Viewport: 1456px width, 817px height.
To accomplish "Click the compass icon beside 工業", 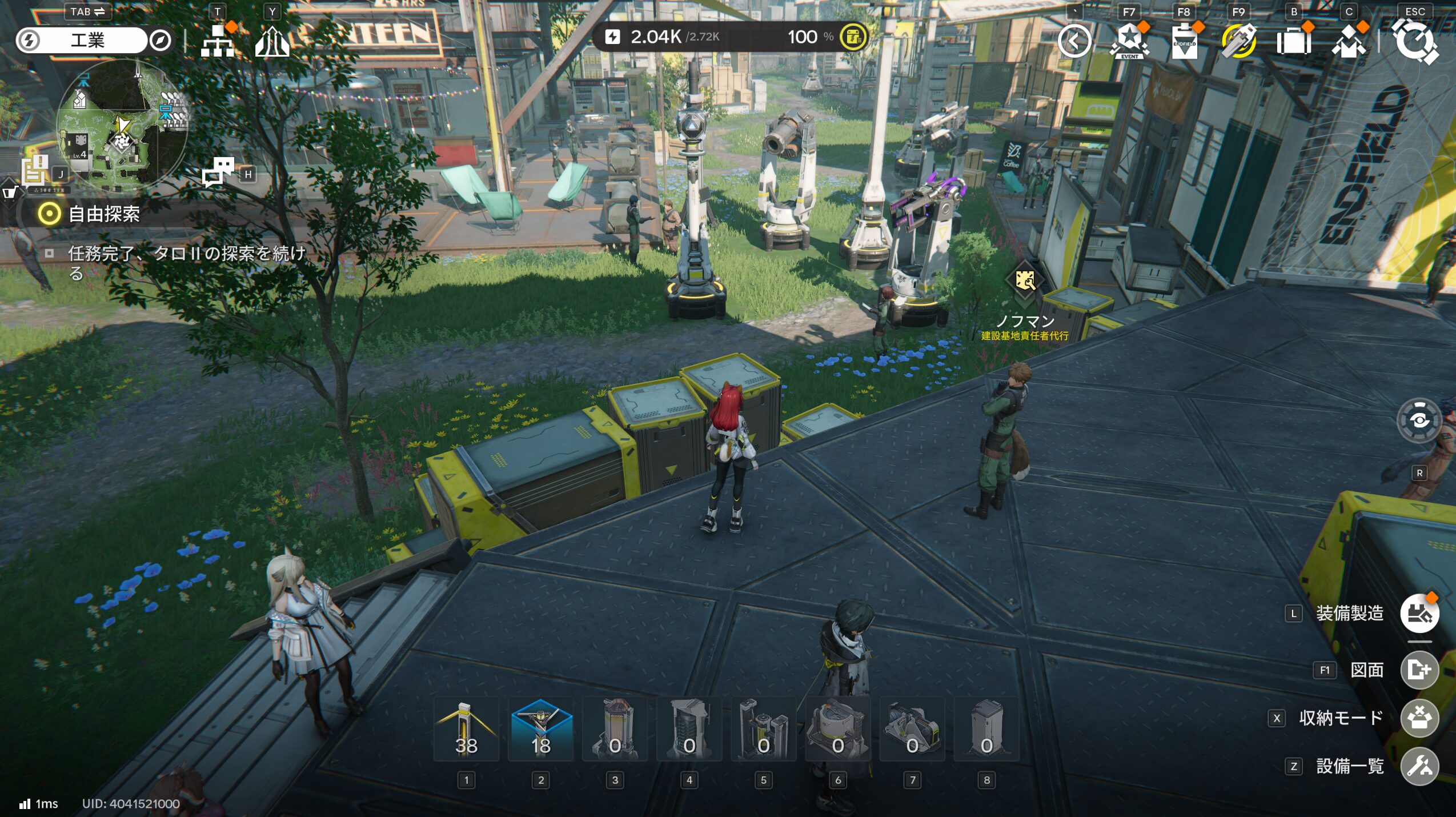I will (x=161, y=41).
